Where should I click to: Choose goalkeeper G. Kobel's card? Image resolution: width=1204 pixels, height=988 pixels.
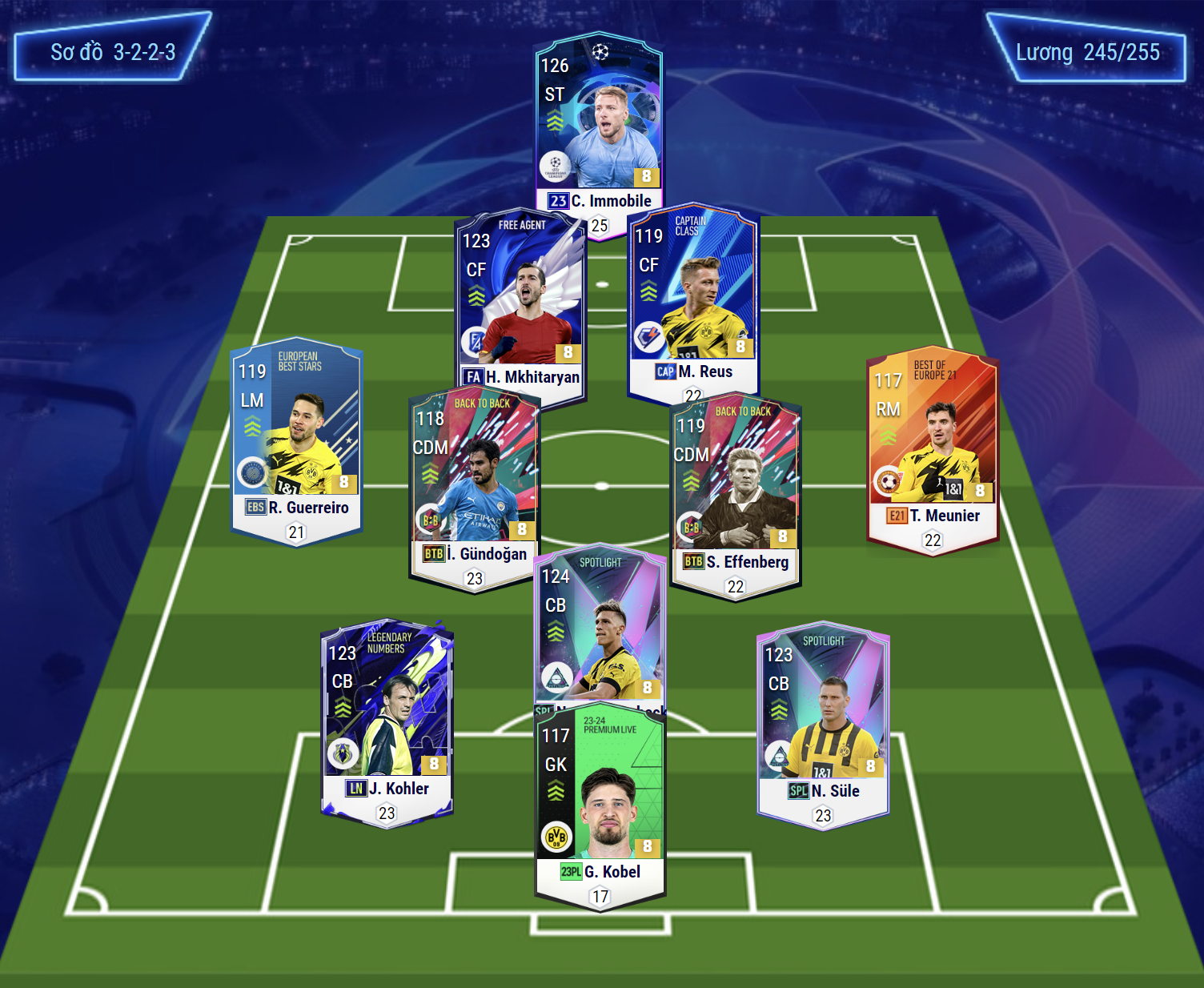(600, 793)
